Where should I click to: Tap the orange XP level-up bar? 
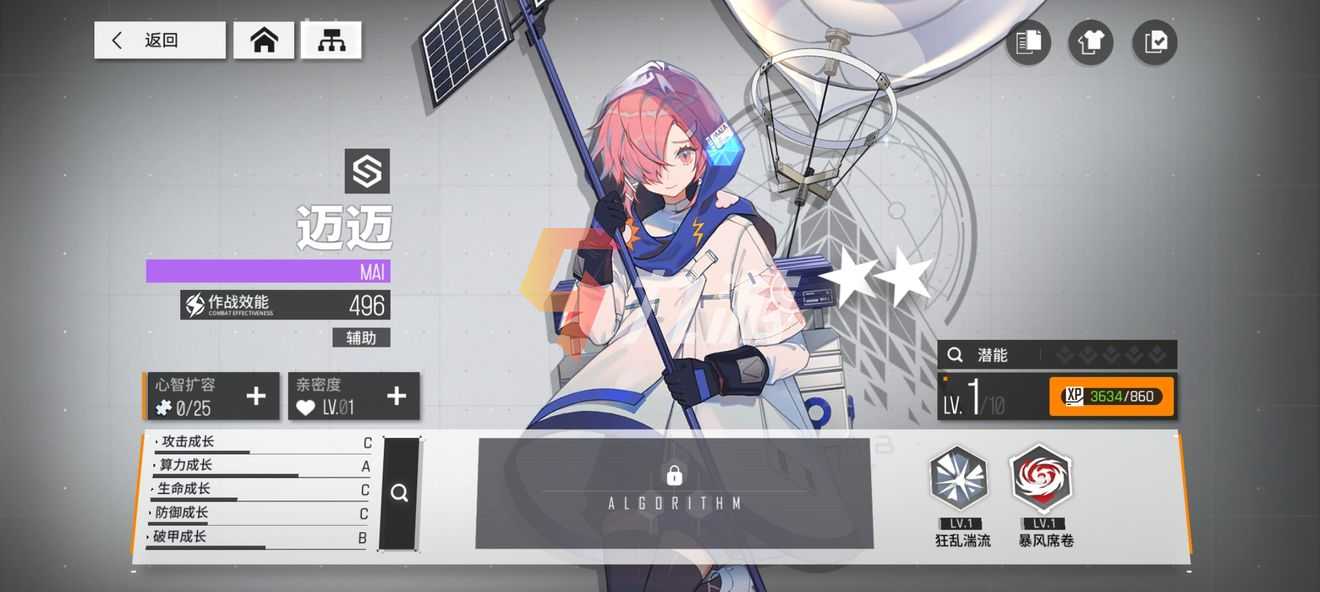click(1111, 396)
